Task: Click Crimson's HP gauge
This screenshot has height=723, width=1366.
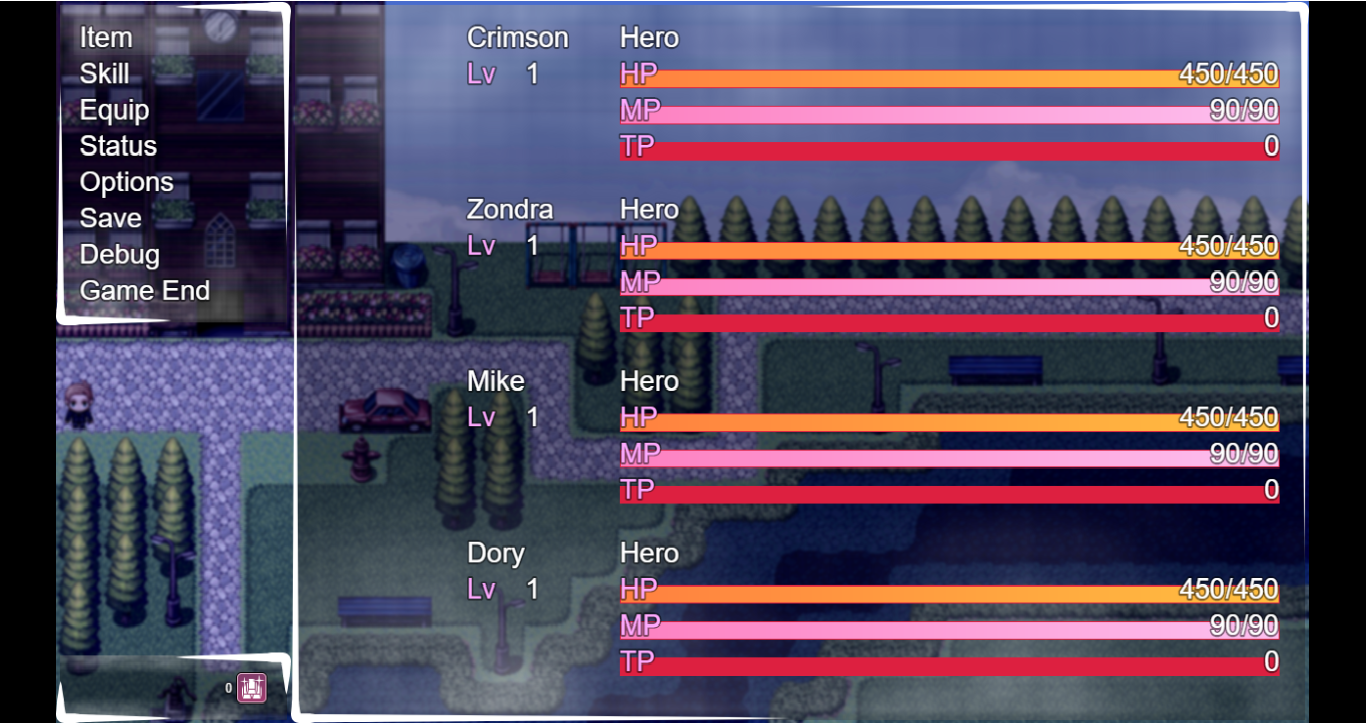Action: point(950,74)
